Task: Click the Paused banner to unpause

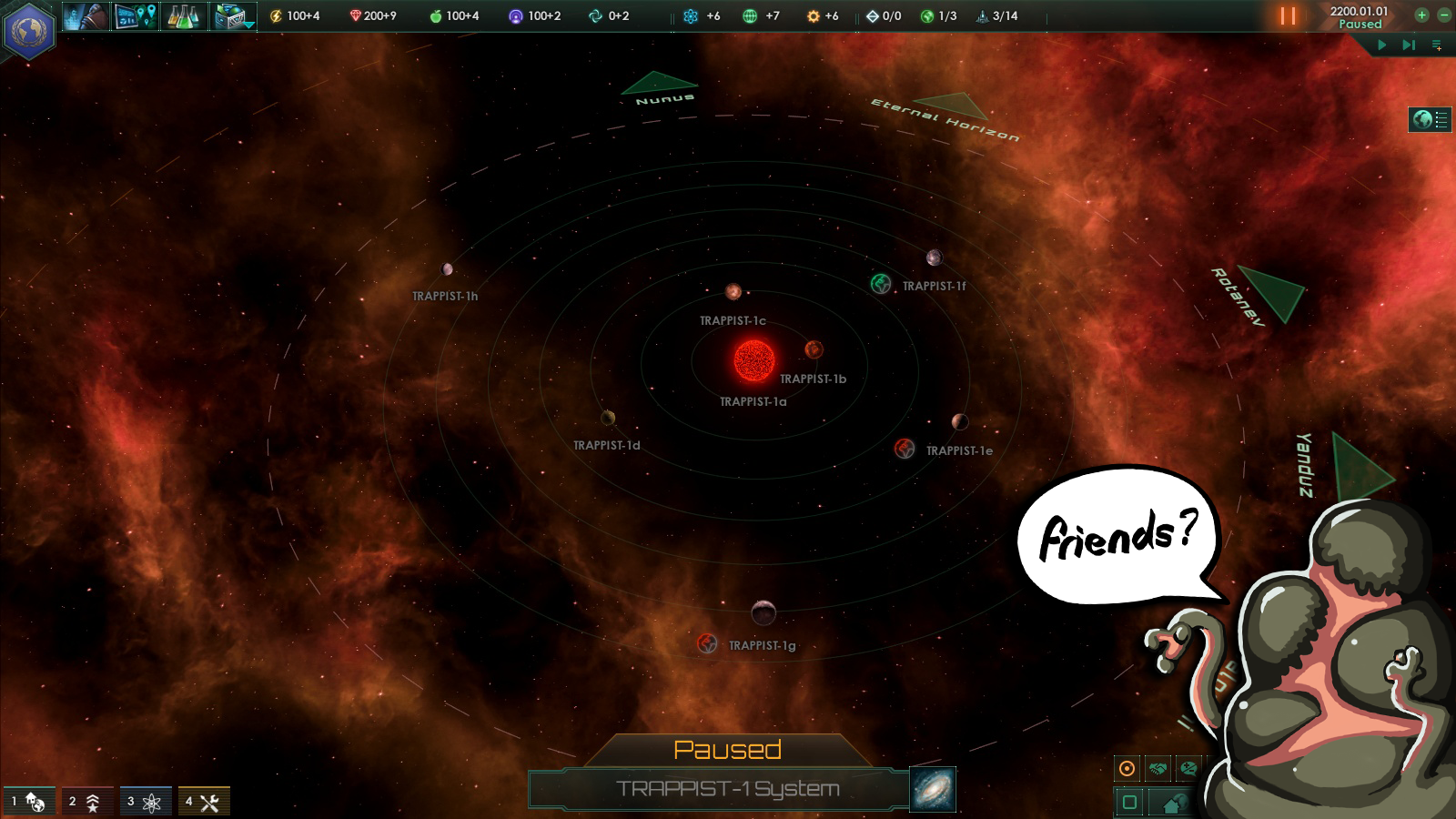Action: coord(728,750)
